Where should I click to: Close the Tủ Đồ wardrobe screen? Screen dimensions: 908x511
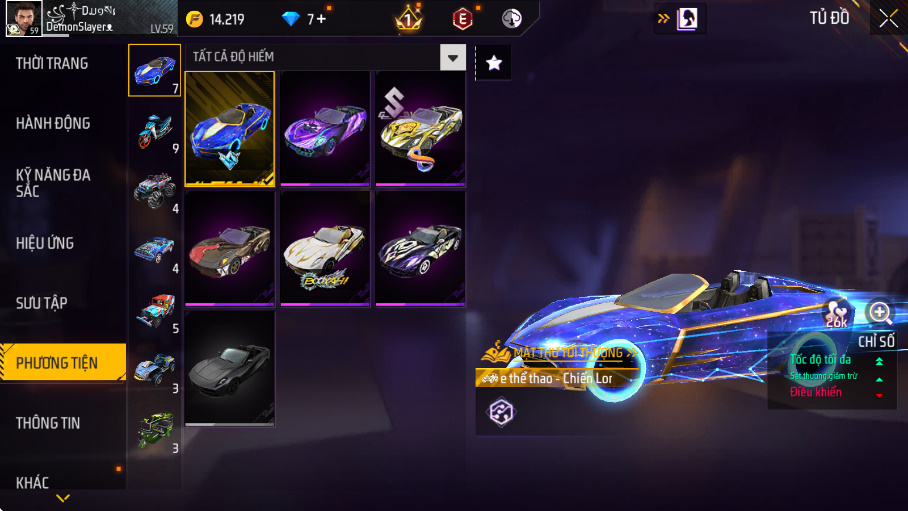coord(888,17)
